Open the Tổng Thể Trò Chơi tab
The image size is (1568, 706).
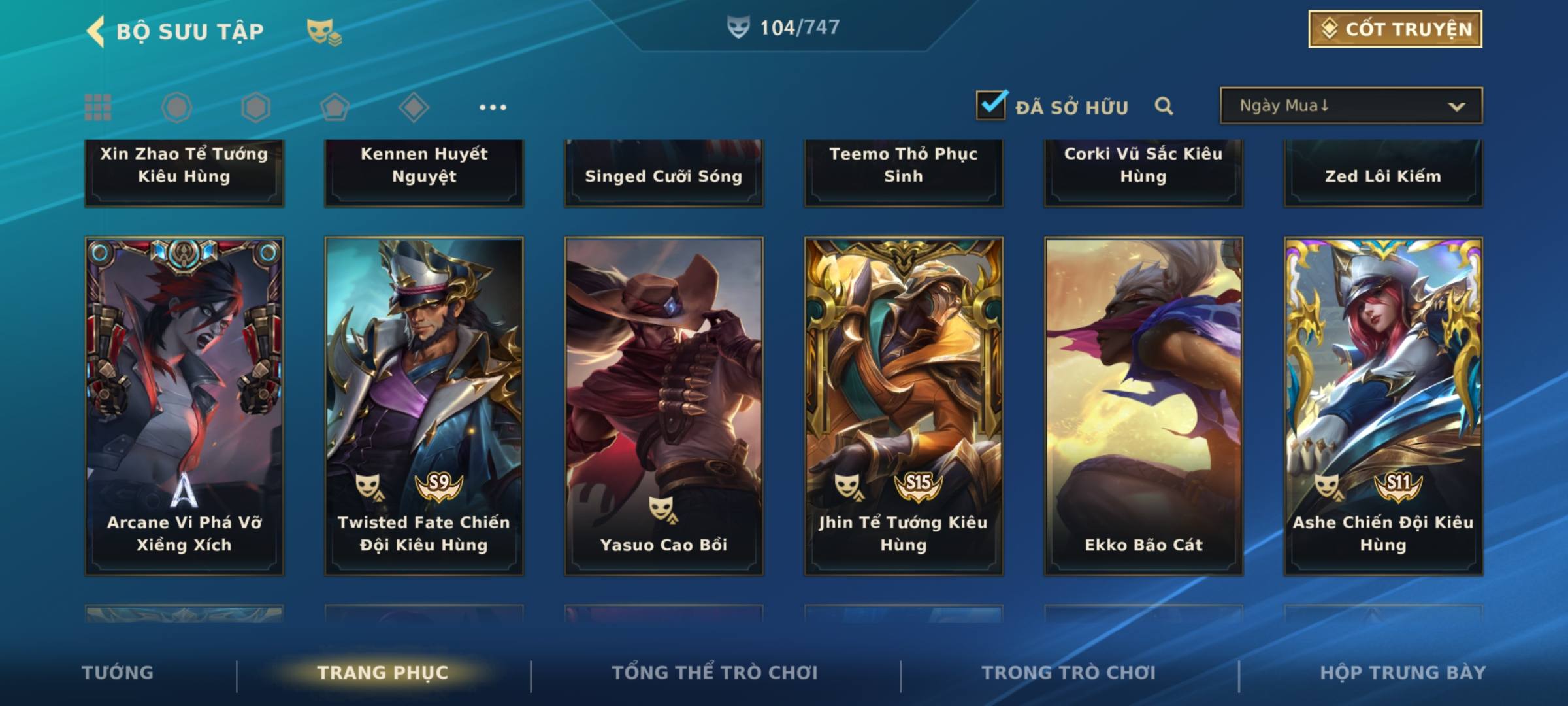pos(715,673)
